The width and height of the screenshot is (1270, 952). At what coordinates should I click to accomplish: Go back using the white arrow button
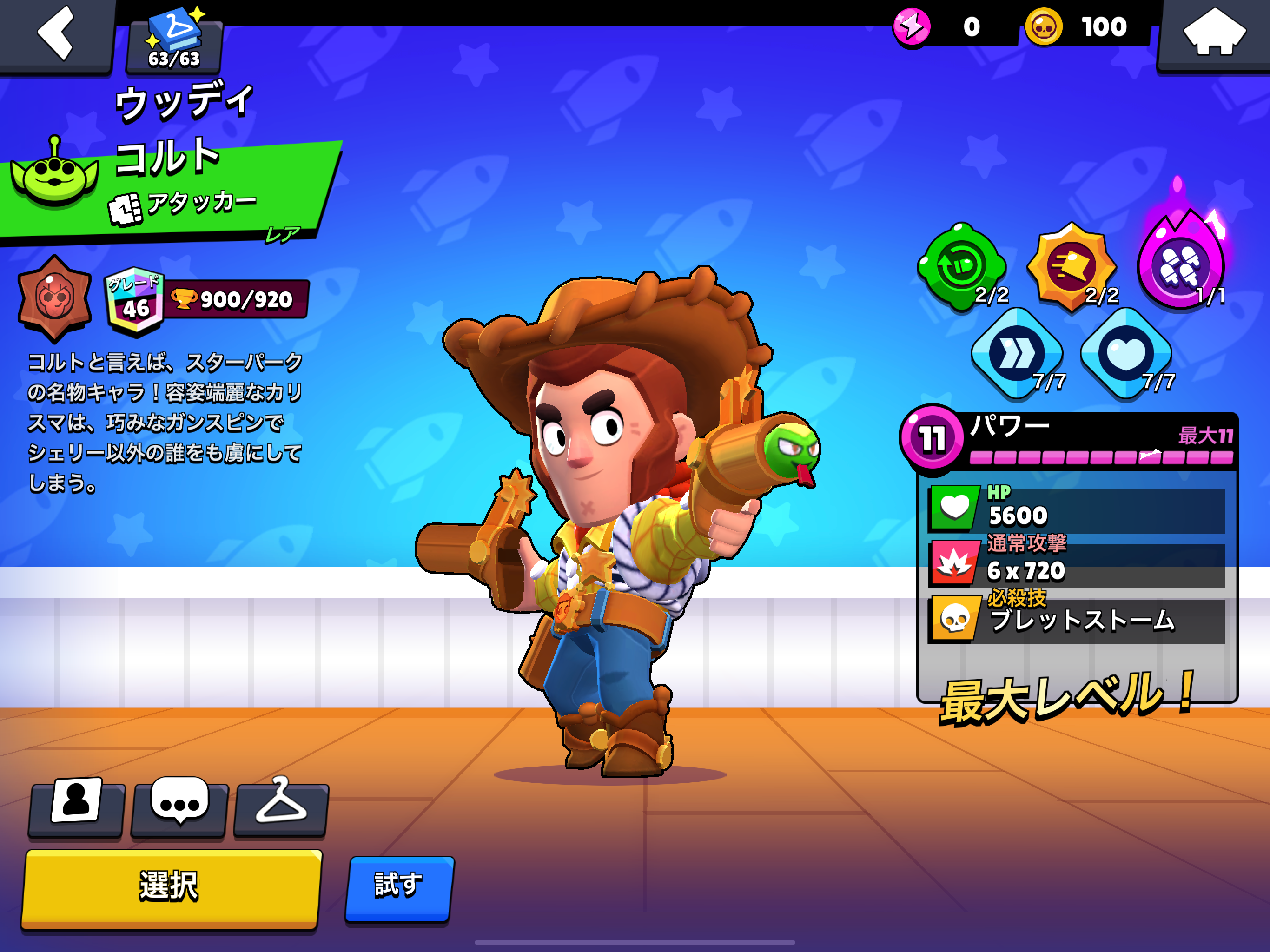pos(56,33)
